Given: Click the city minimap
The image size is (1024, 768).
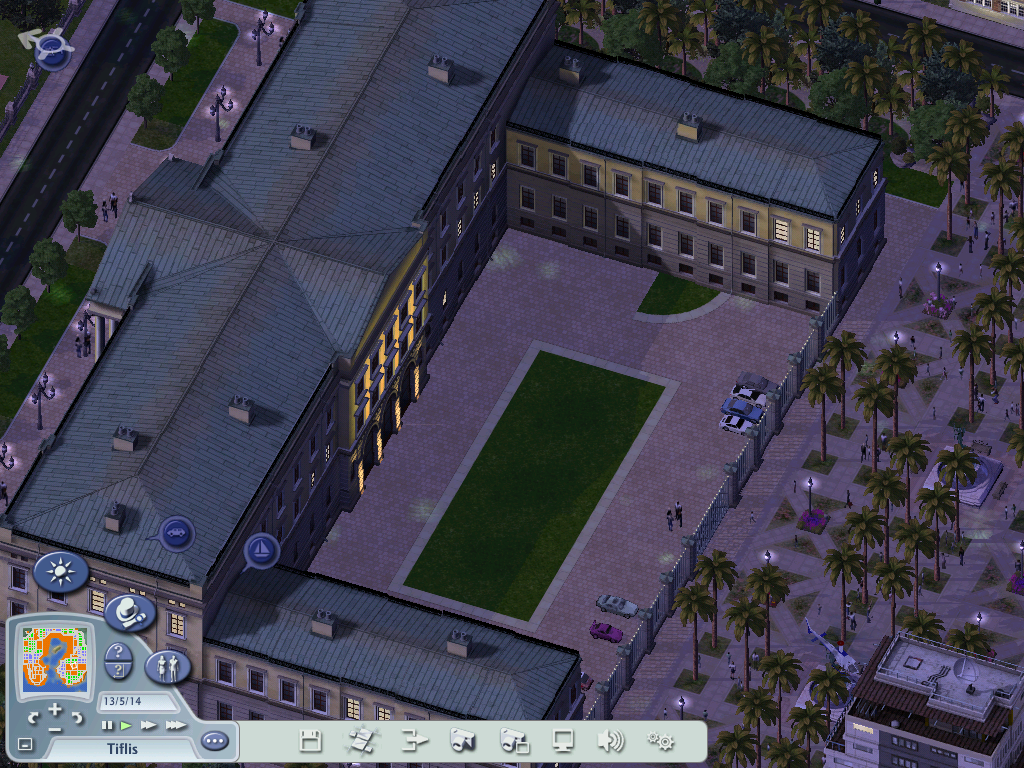Looking at the screenshot, I should click(x=53, y=660).
